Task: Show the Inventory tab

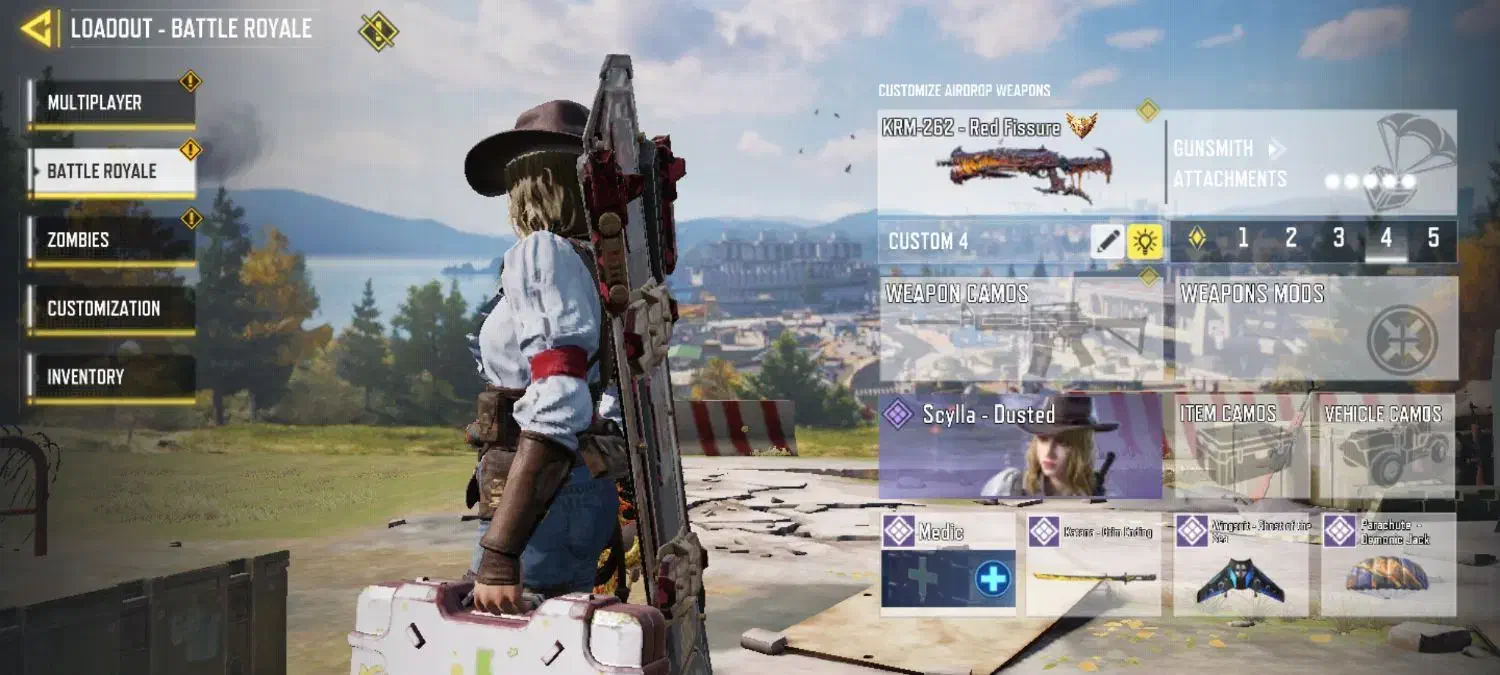Action: click(110, 377)
